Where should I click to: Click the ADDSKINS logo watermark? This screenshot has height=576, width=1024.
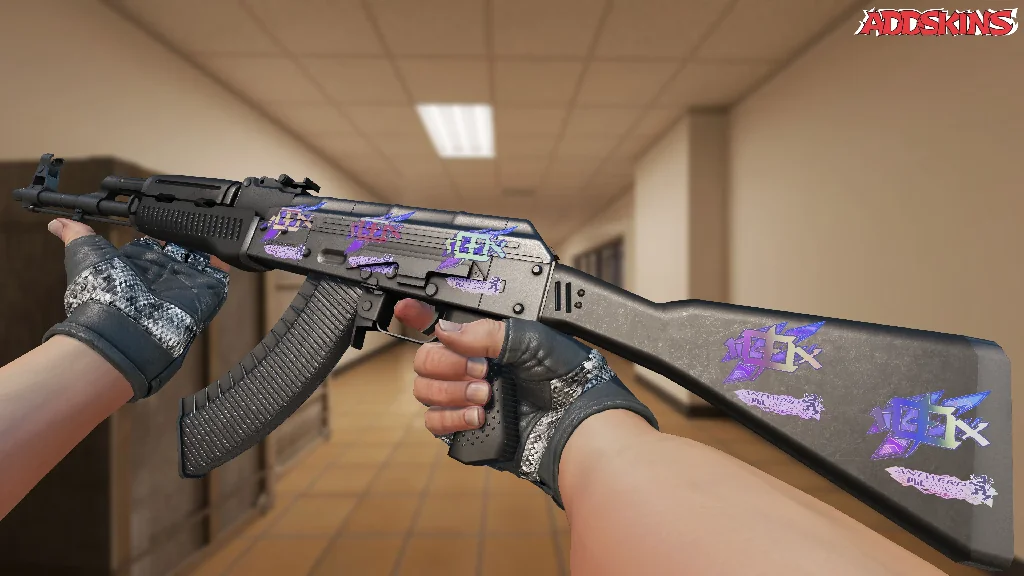pos(938,22)
